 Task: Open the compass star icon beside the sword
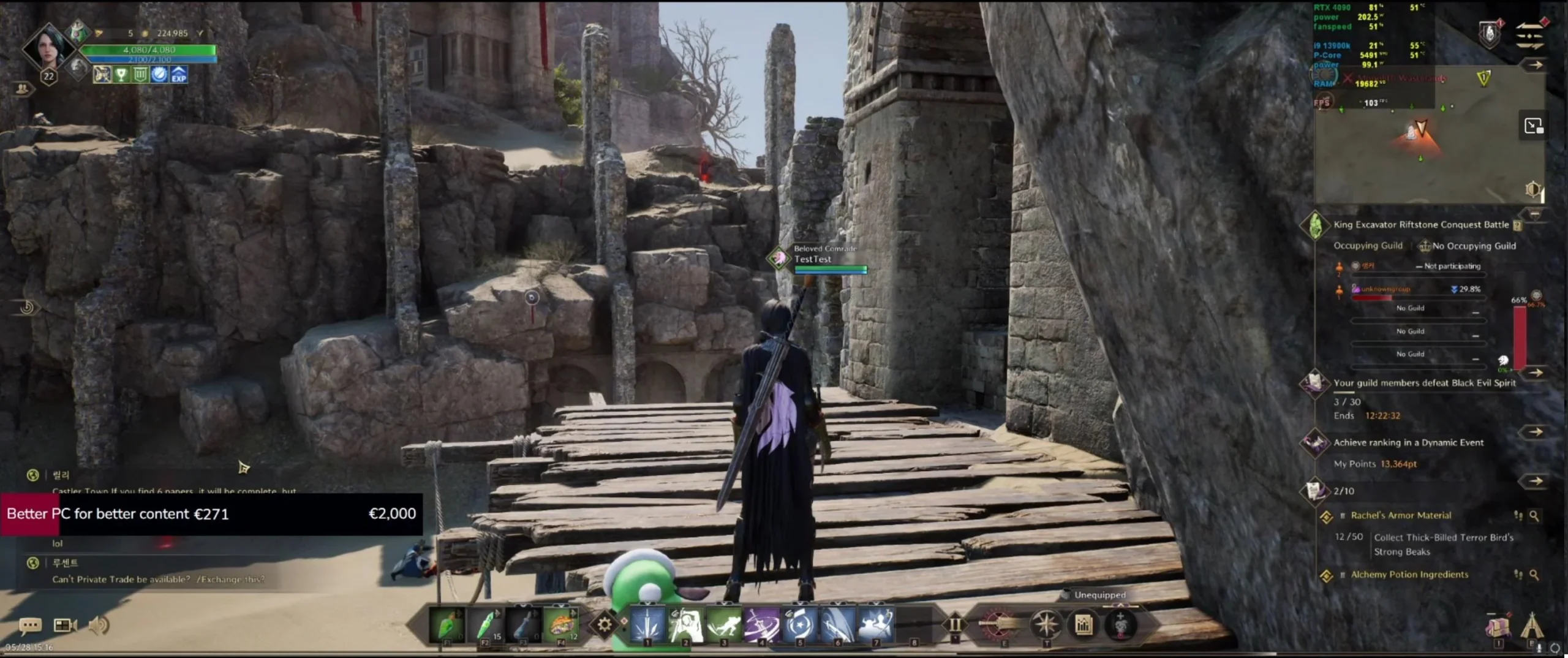1046,625
